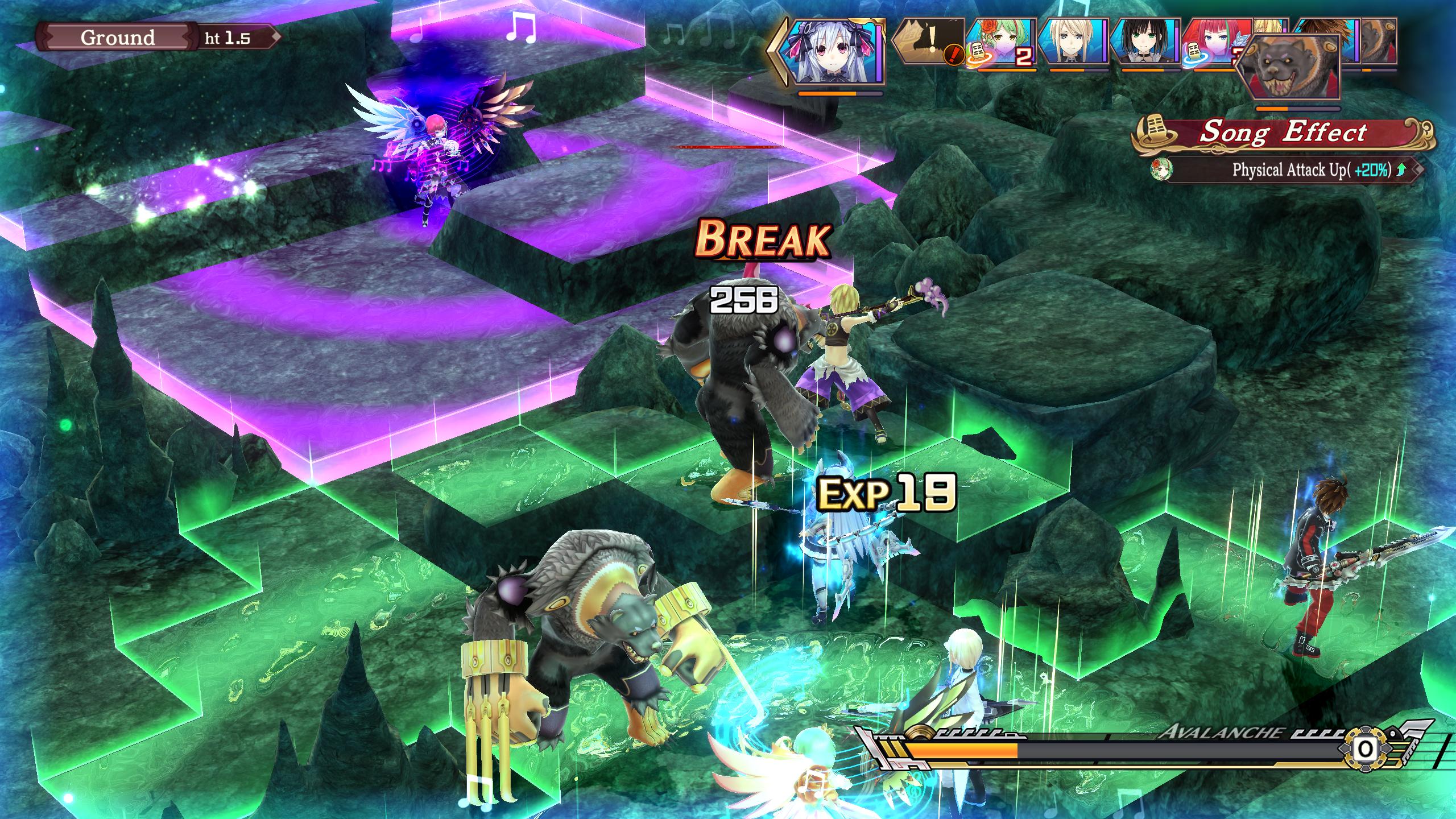Open the Song Effect panel header

1282,133
